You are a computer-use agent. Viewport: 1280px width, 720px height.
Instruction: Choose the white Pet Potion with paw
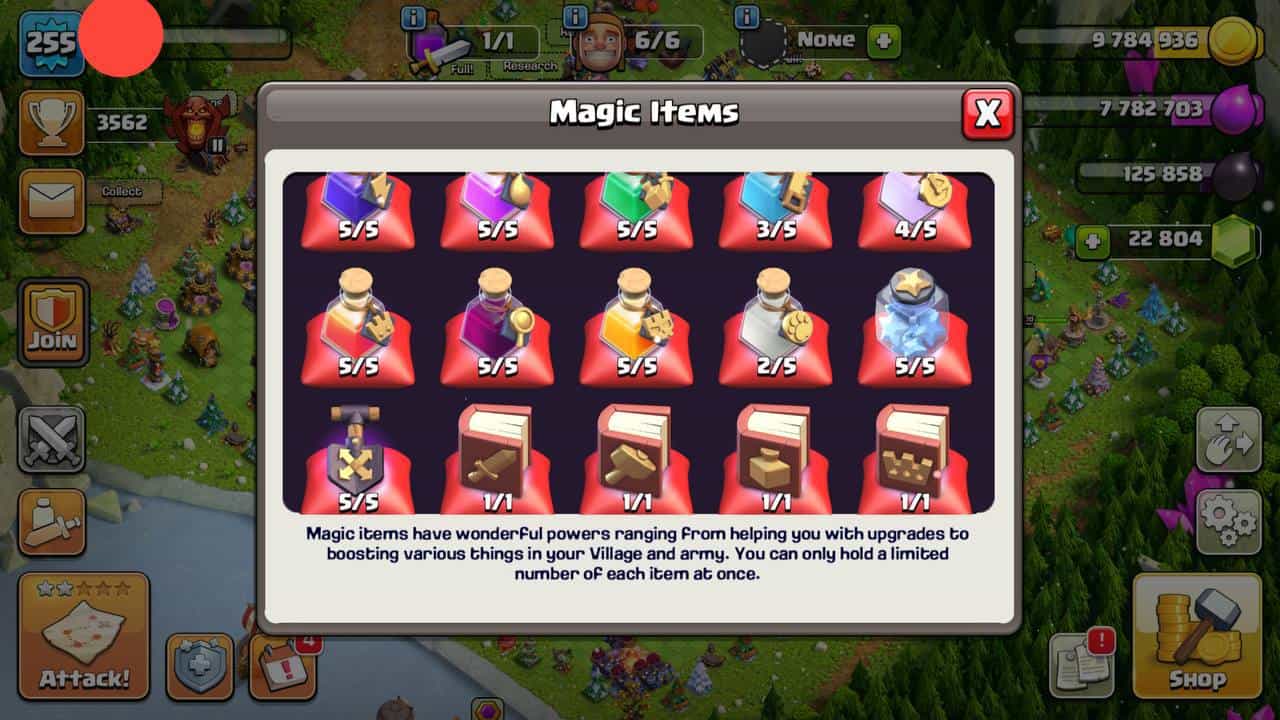(775, 318)
